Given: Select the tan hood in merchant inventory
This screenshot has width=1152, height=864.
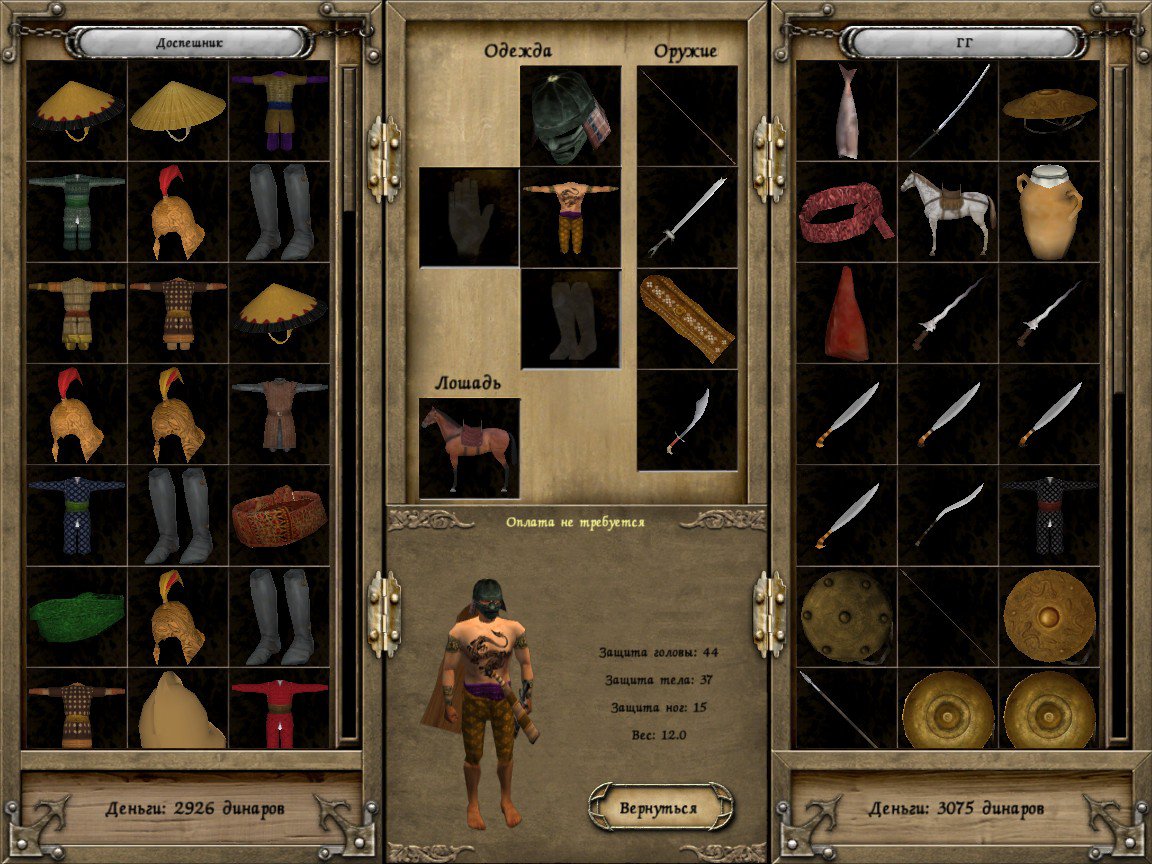Looking at the screenshot, I should point(178,712).
